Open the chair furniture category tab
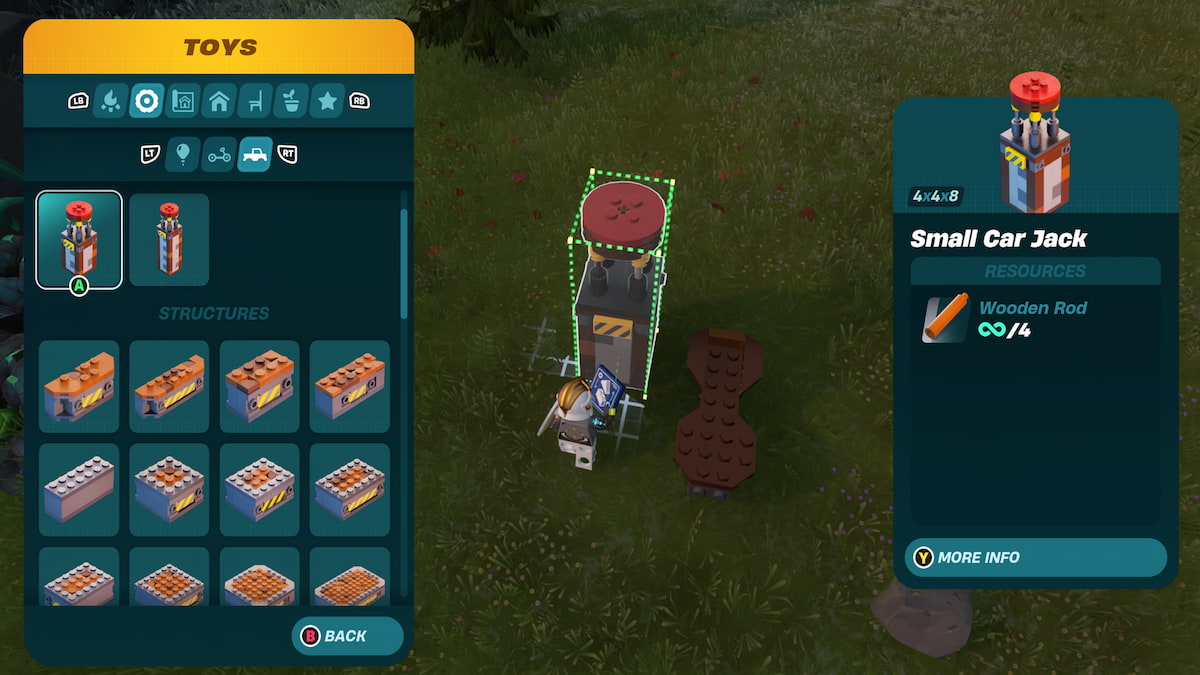The image size is (1200, 675). 255,101
